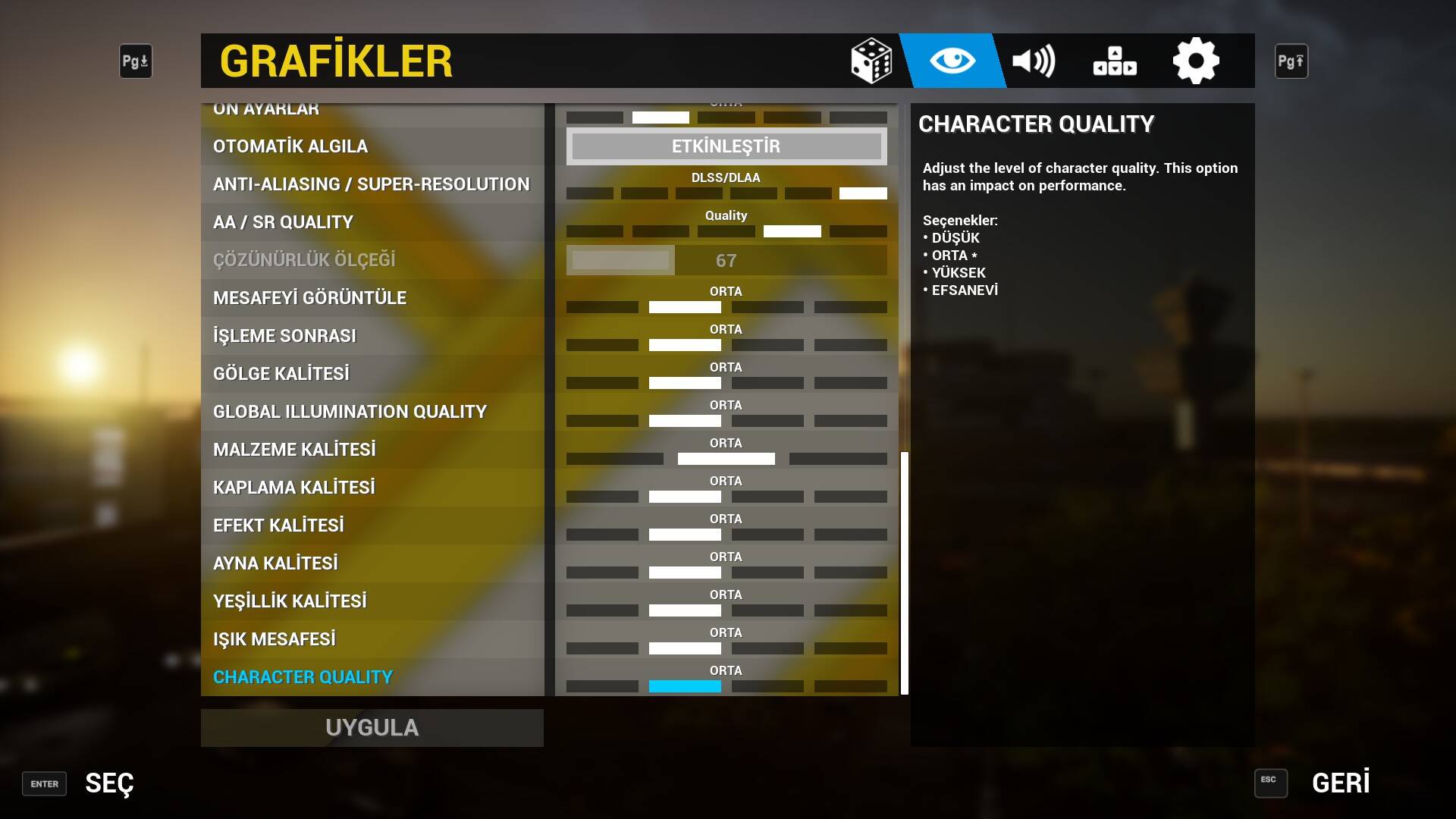Switch to the speaker audio tab

tap(1034, 61)
